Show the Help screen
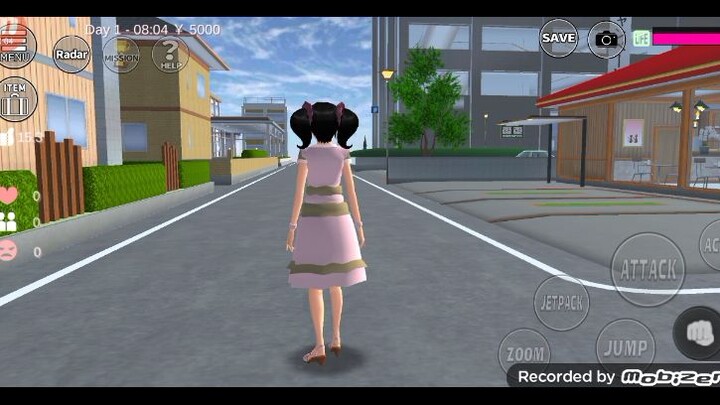 [x=170, y=54]
